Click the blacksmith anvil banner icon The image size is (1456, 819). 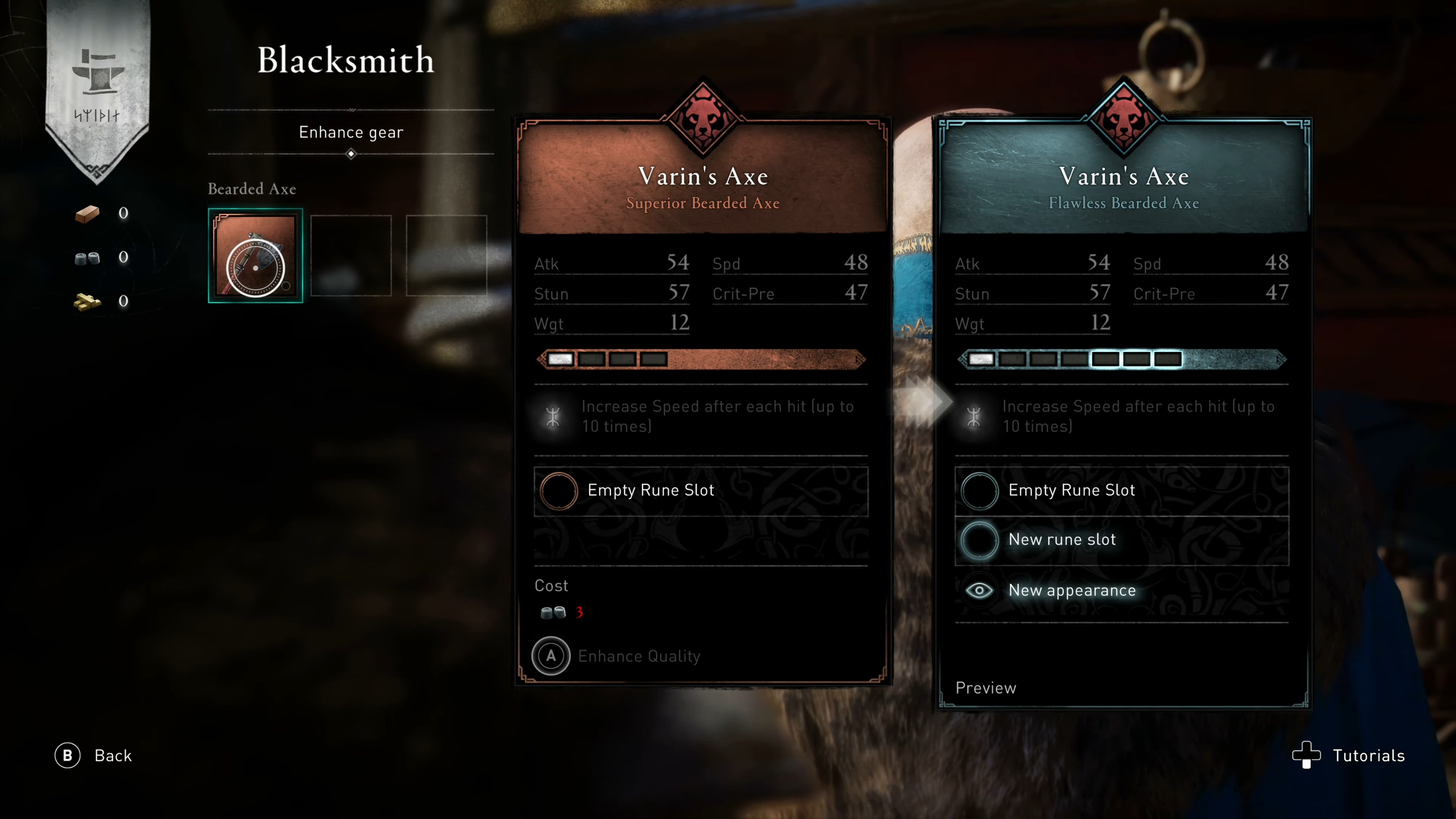pos(98,72)
